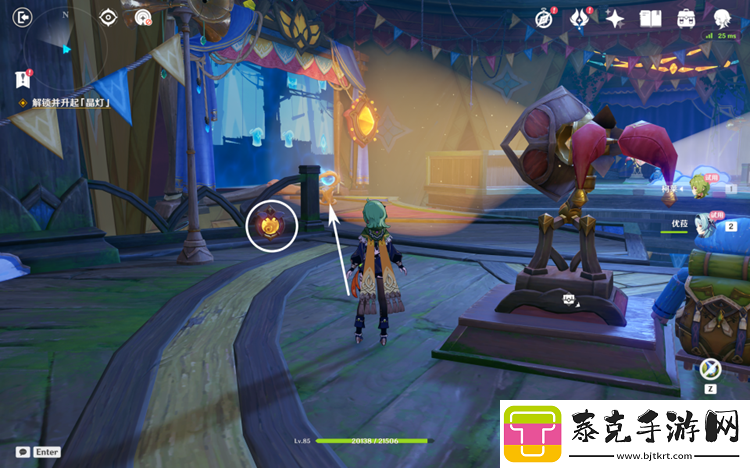Screen dimensions: 750x468
Task: Open the chat box icon
Action: pos(22,452)
